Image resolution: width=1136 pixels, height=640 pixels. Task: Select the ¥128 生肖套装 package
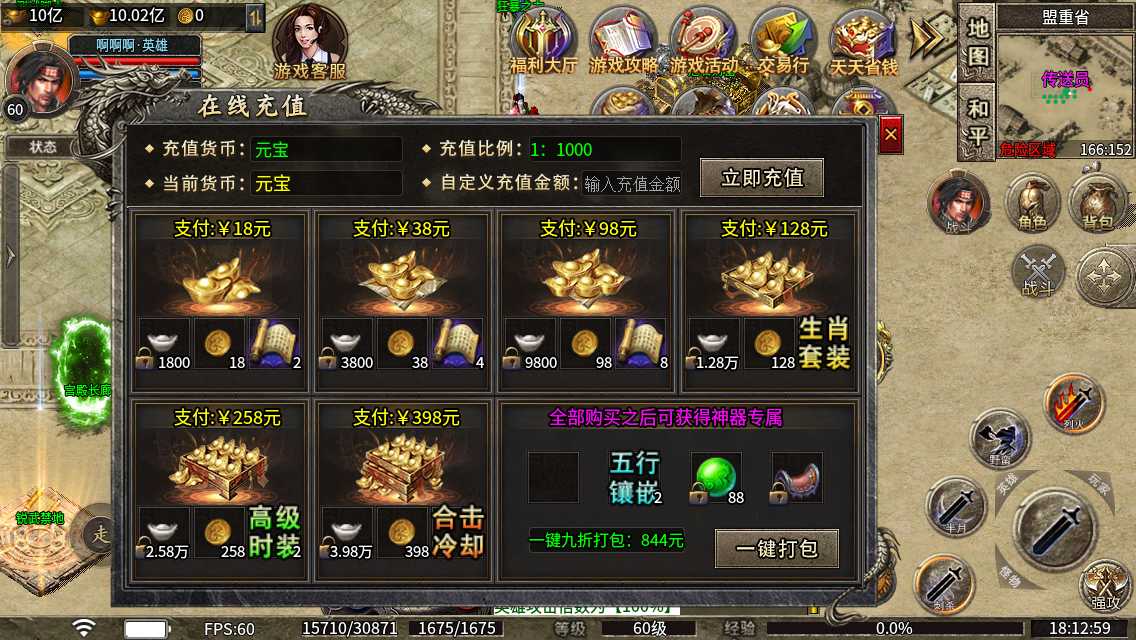tap(769, 302)
